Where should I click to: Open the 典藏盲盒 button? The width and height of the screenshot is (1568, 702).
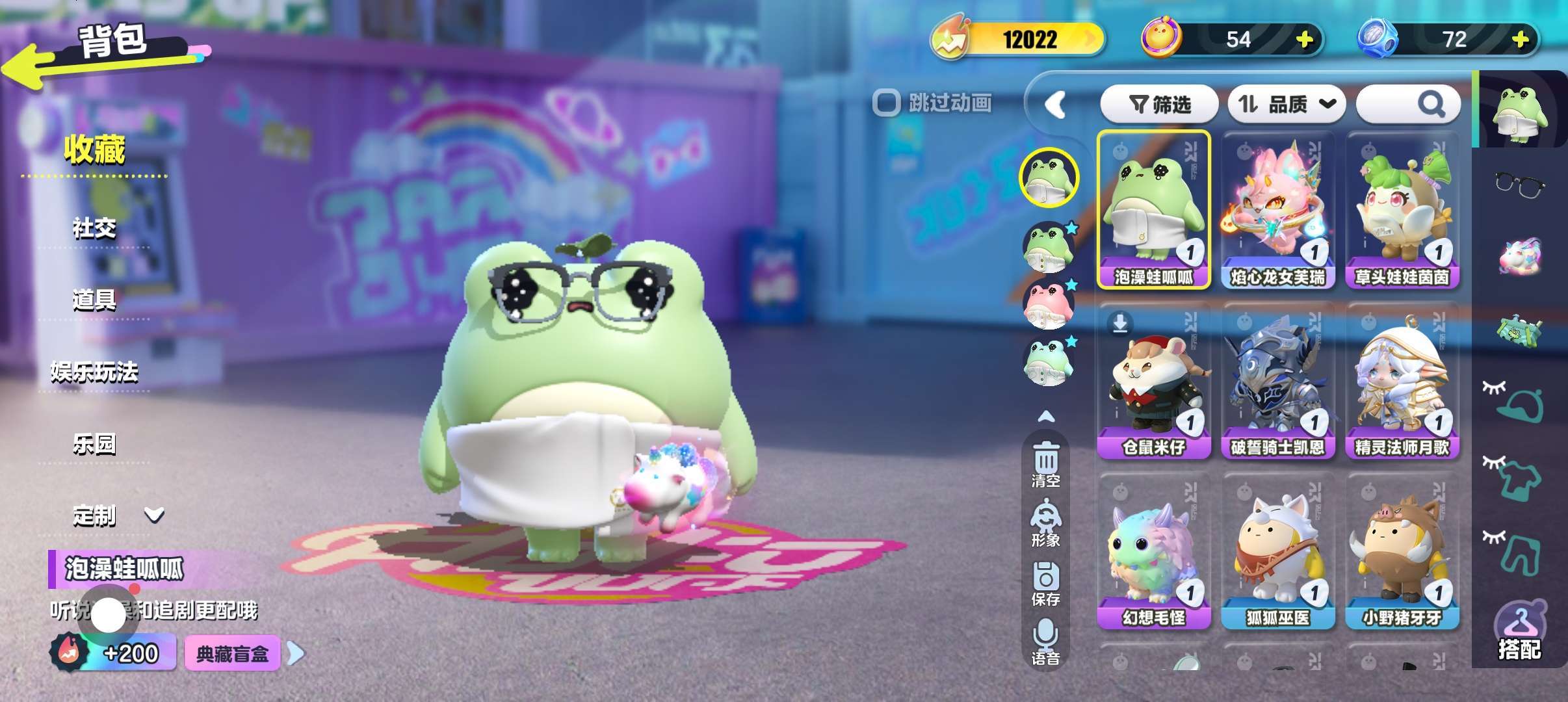(x=233, y=653)
